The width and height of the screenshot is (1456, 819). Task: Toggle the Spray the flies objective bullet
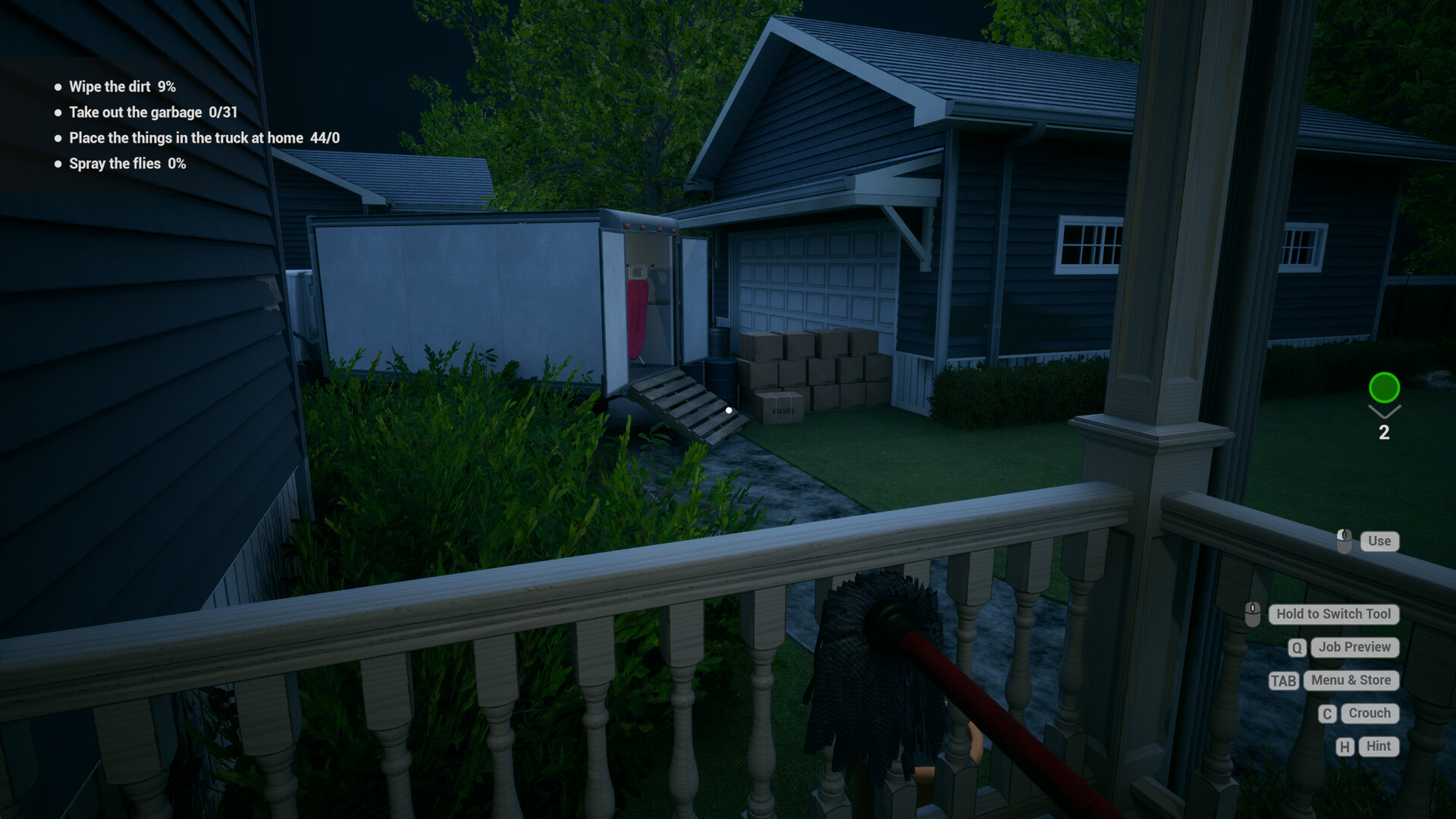click(x=57, y=163)
